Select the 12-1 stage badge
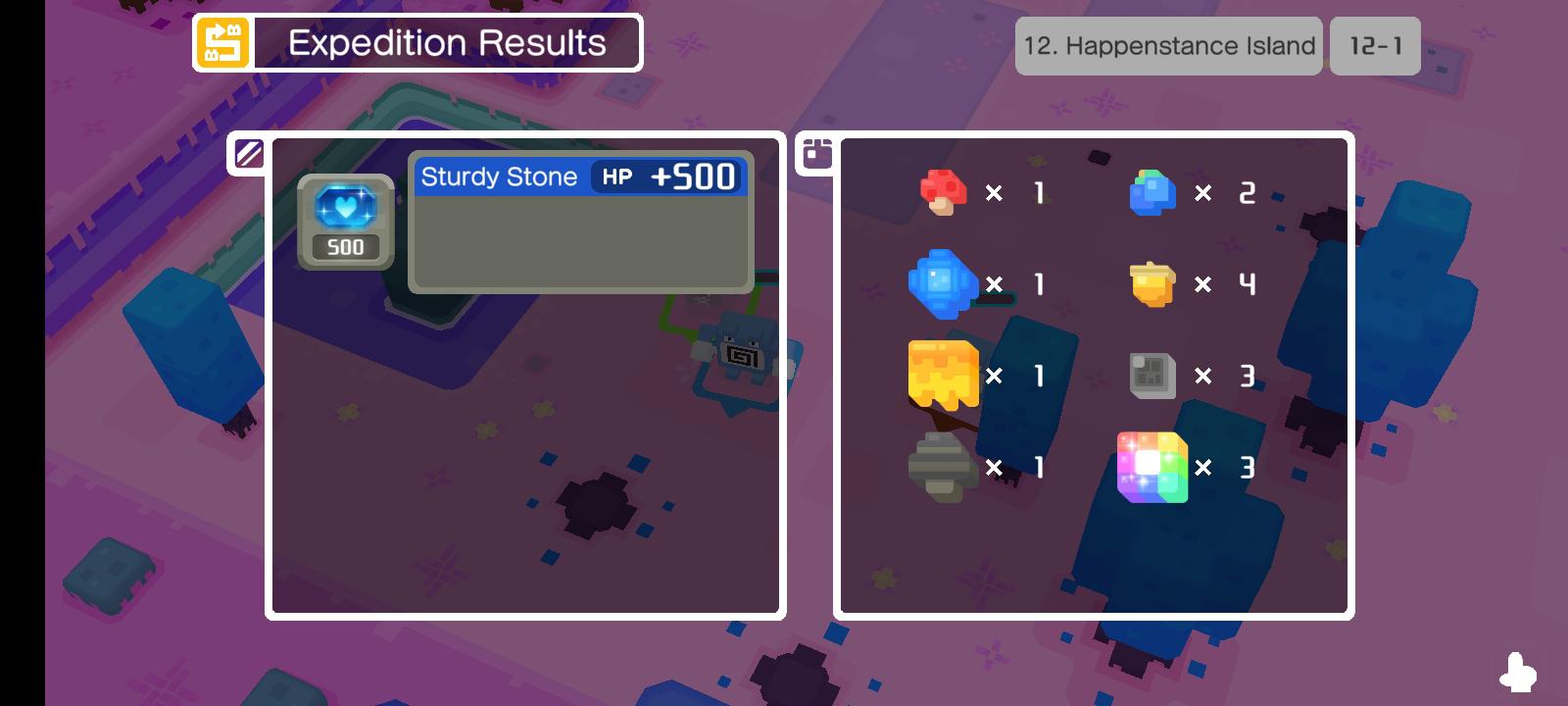Viewport: 1568px width, 706px height. (x=1375, y=45)
